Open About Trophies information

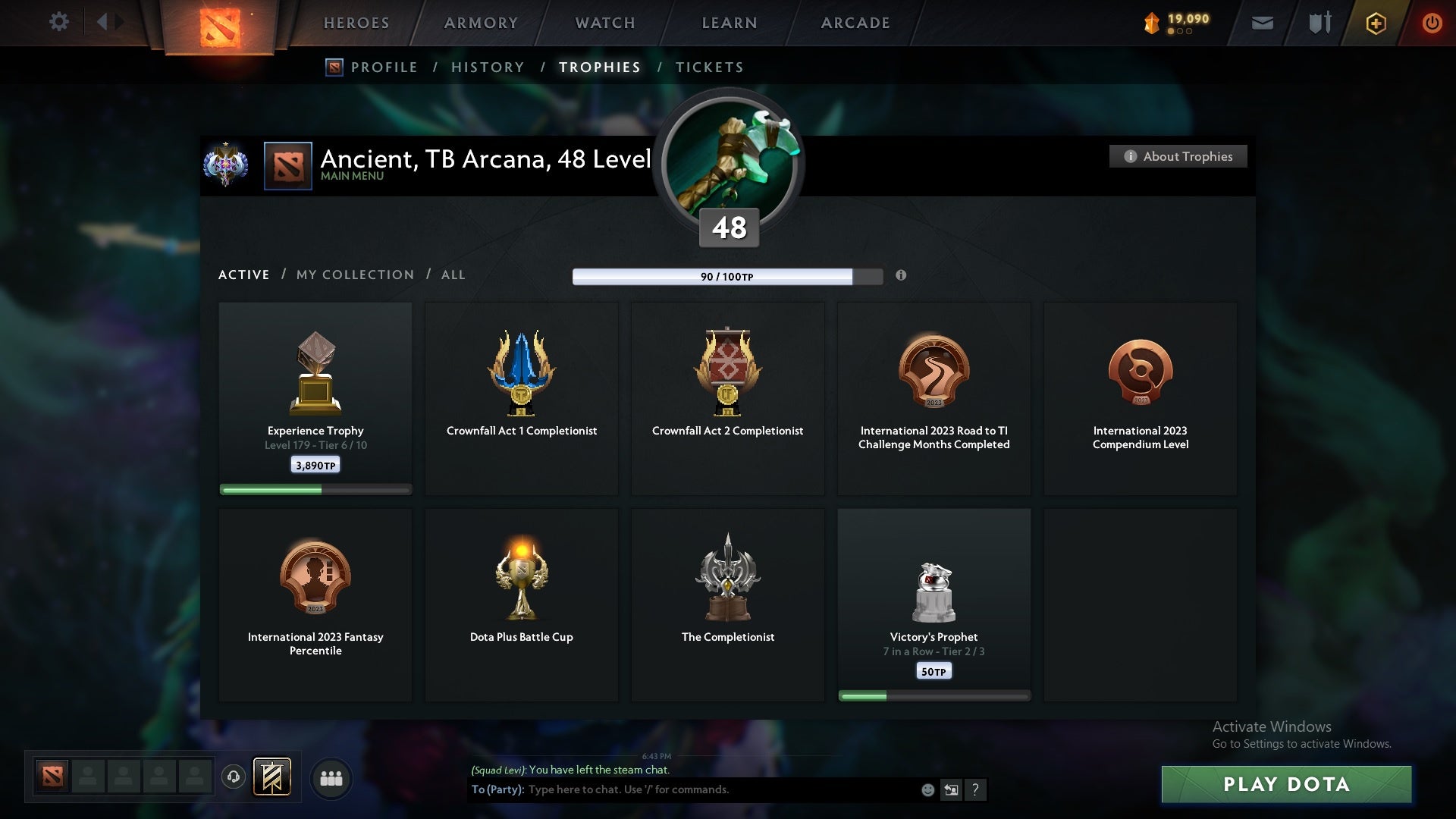[1178, 156]
